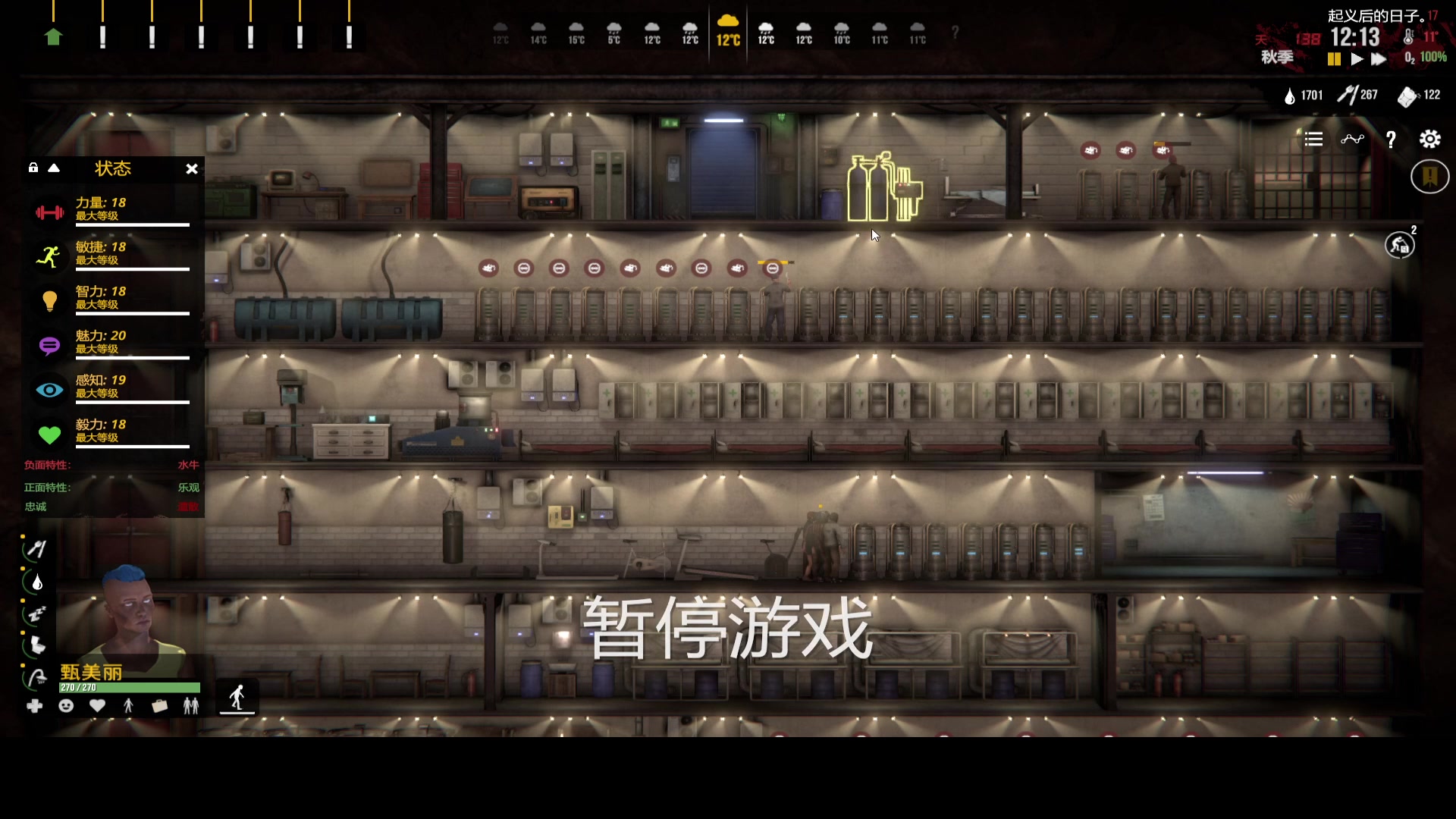Click the water droplet resource icon
Viewport: 1456px width, 819px height.
(x=1289, y=95)
